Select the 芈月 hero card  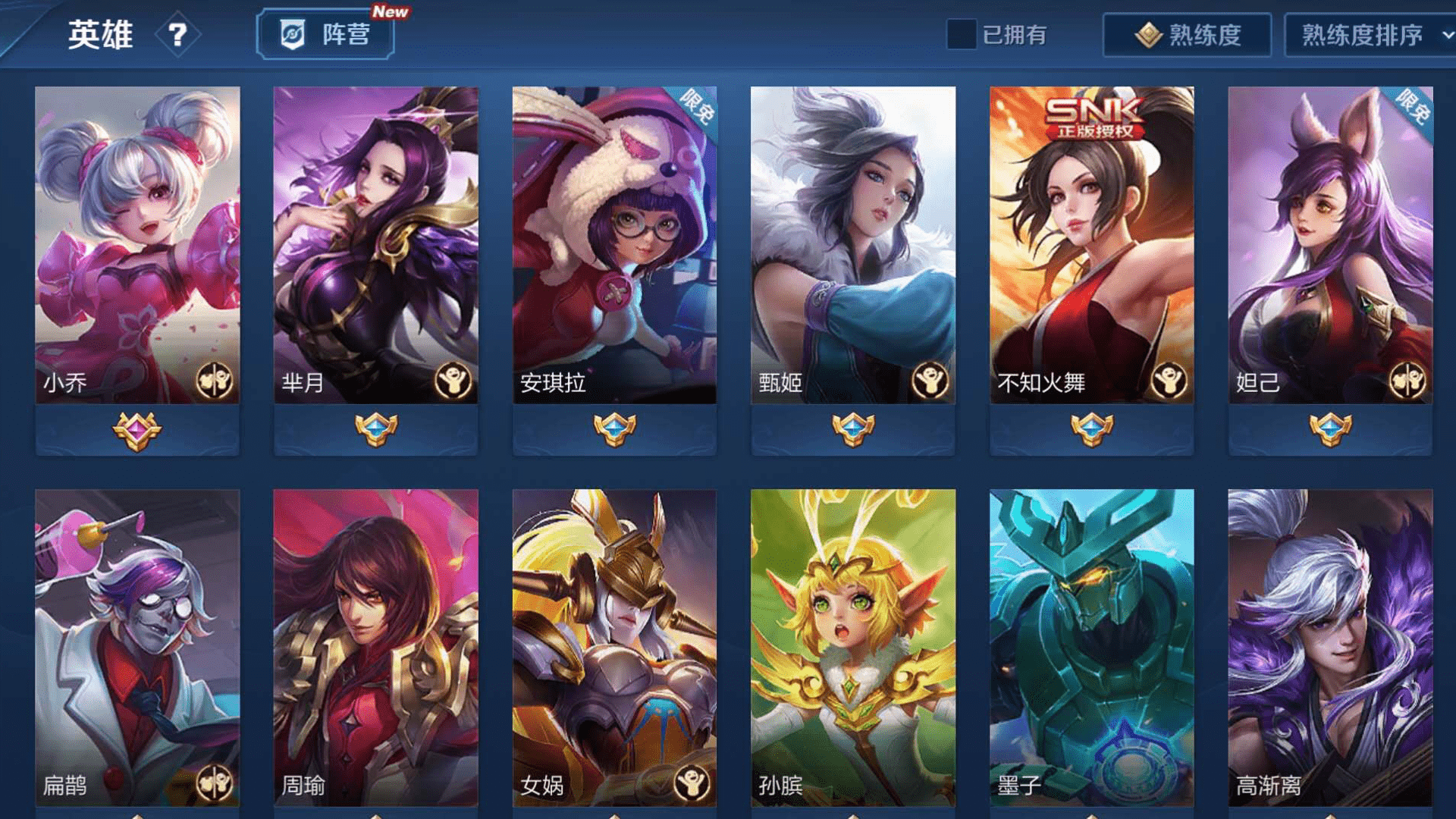click(375, 244)
